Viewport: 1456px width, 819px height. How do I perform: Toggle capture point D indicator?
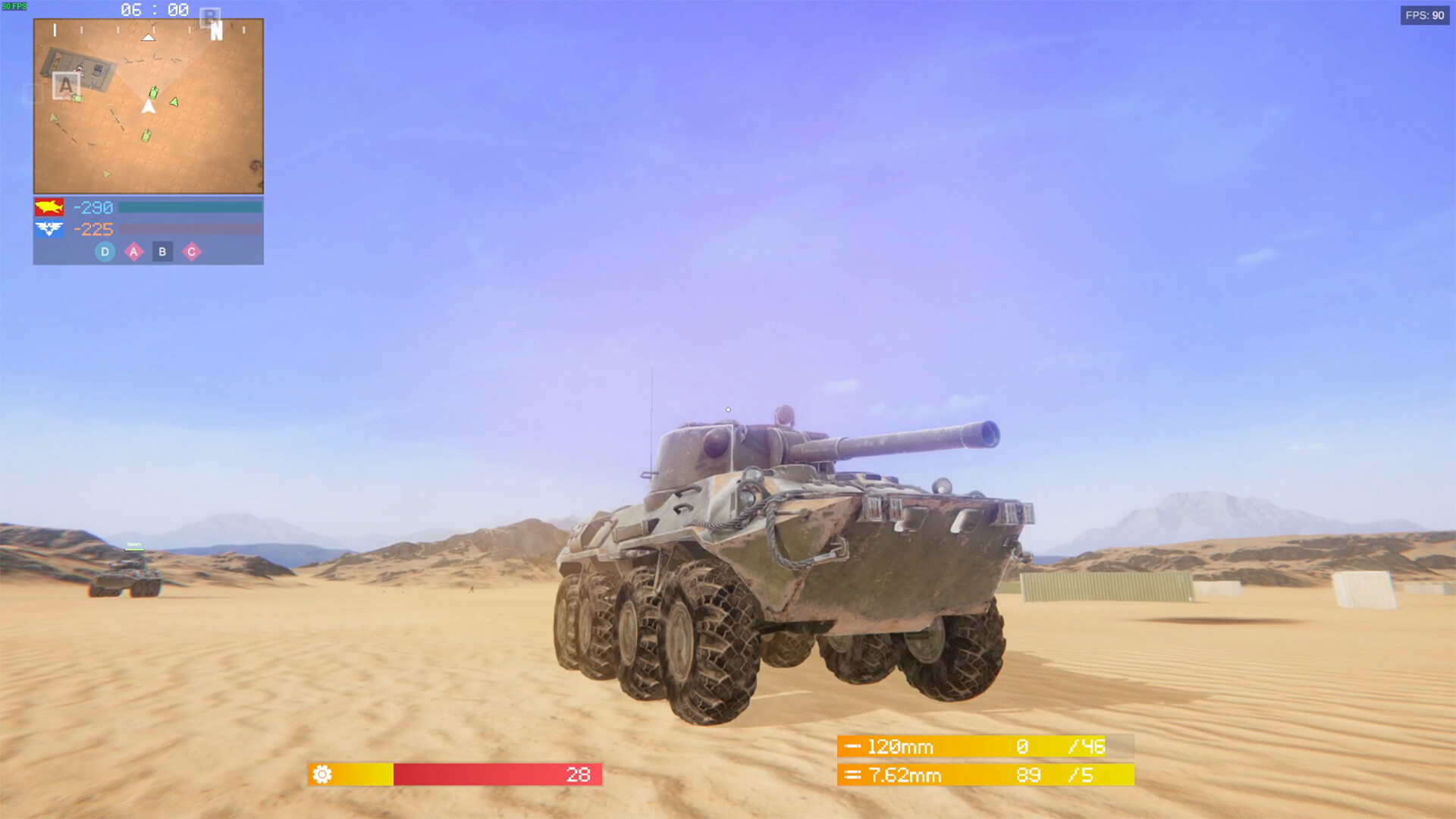pos(104,252)
